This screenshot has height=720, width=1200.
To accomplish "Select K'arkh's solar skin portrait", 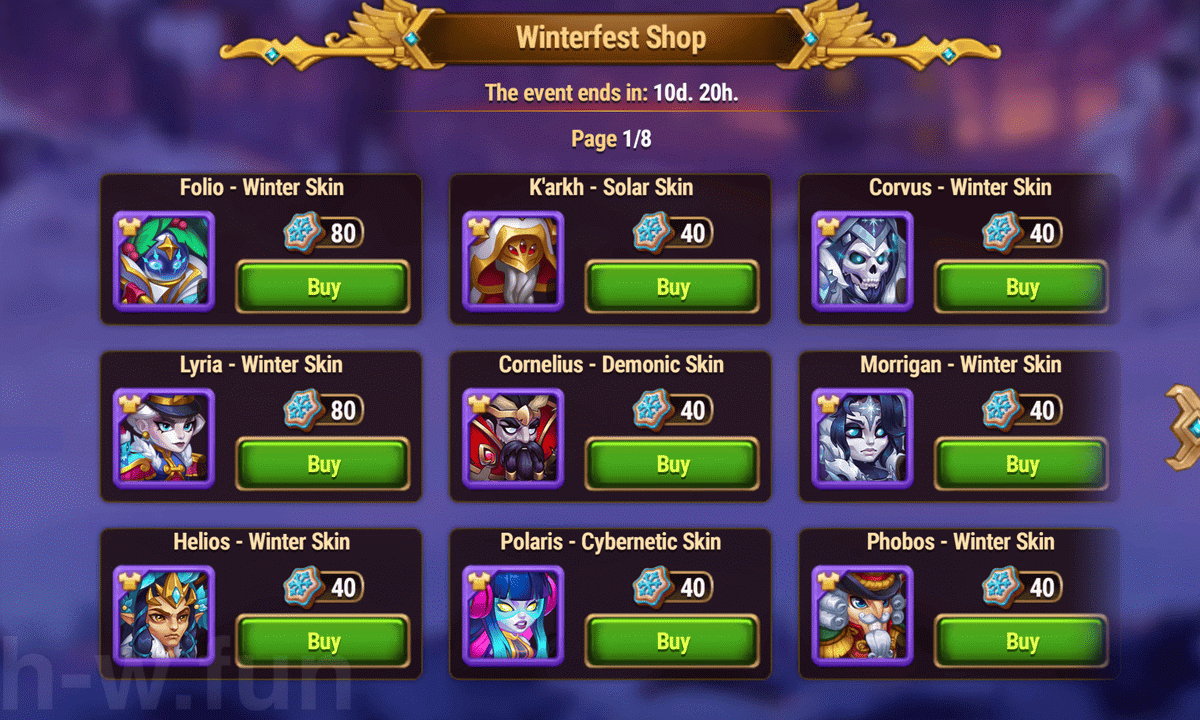I will 513,261.
